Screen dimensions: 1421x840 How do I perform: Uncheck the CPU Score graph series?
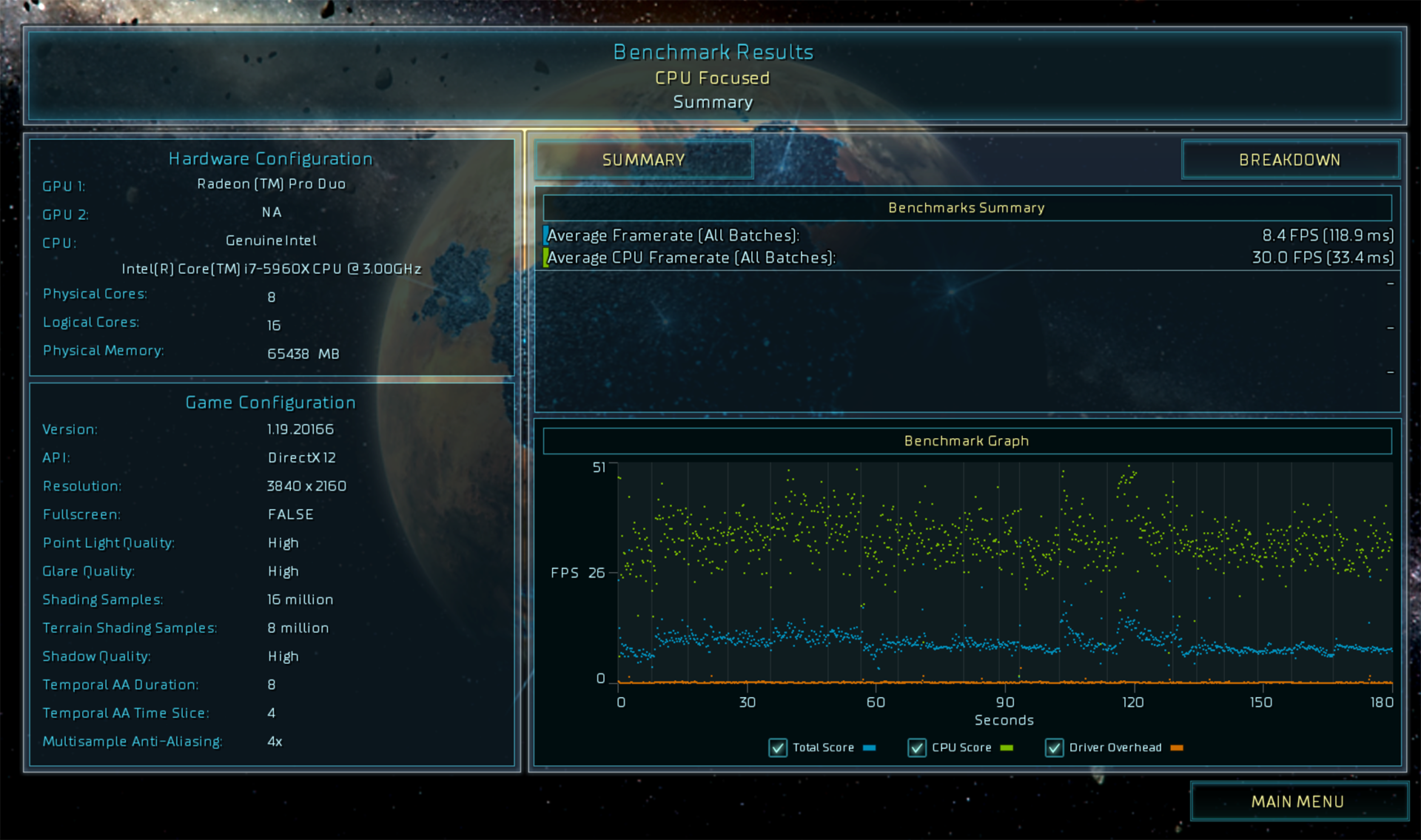(x=917, y=747)
